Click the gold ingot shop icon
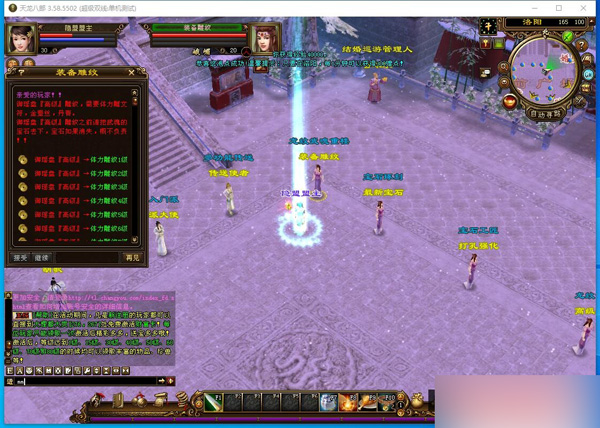The height and width of the screenshot is (428, 600). pos(510,101)
